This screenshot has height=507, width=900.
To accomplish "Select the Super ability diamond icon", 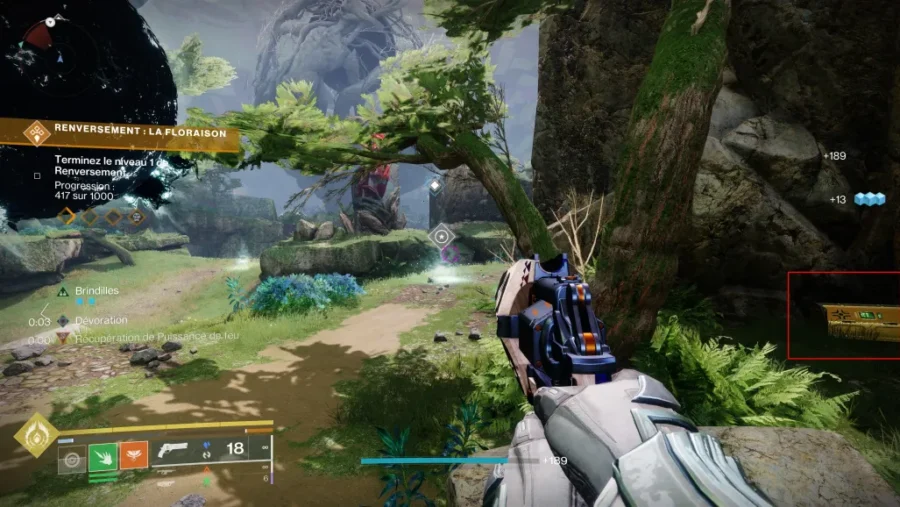I will [x=37, y=436].
